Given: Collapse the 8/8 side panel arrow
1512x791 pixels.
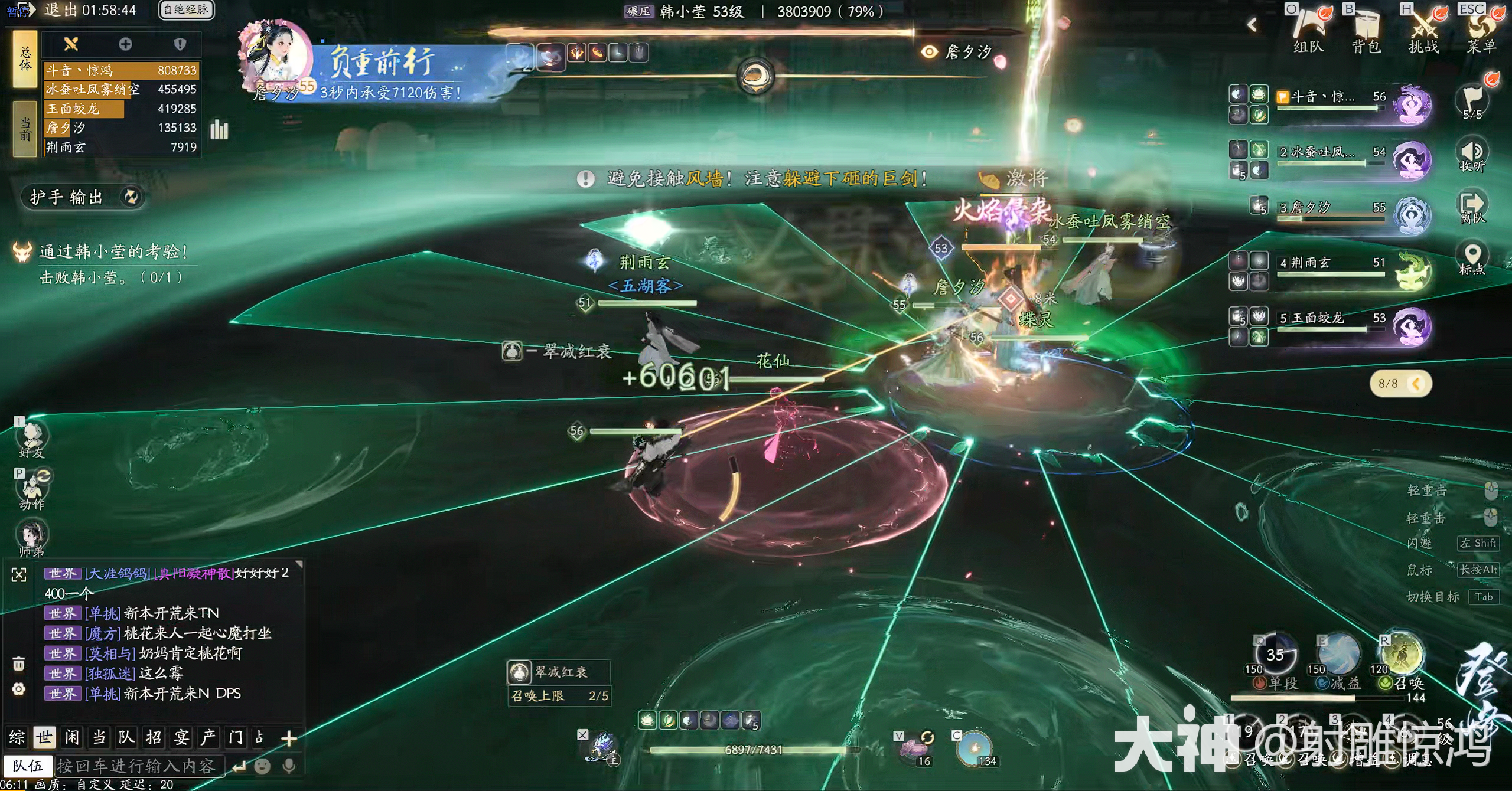Looking at the screenshot, I should [1415, 384].
